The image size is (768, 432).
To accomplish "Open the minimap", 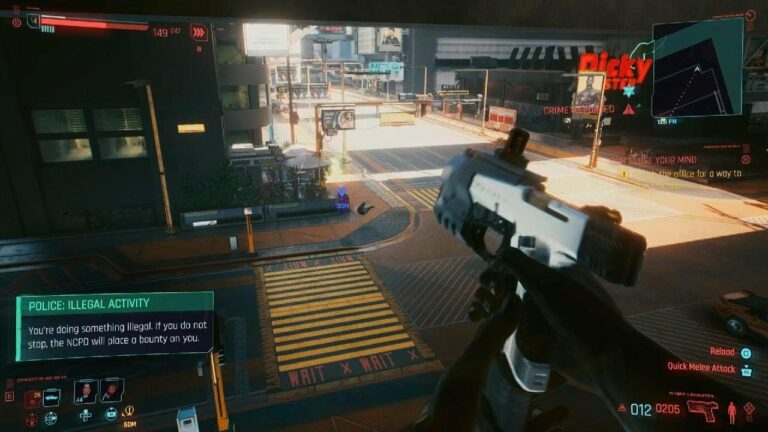I will click(699, 67).
